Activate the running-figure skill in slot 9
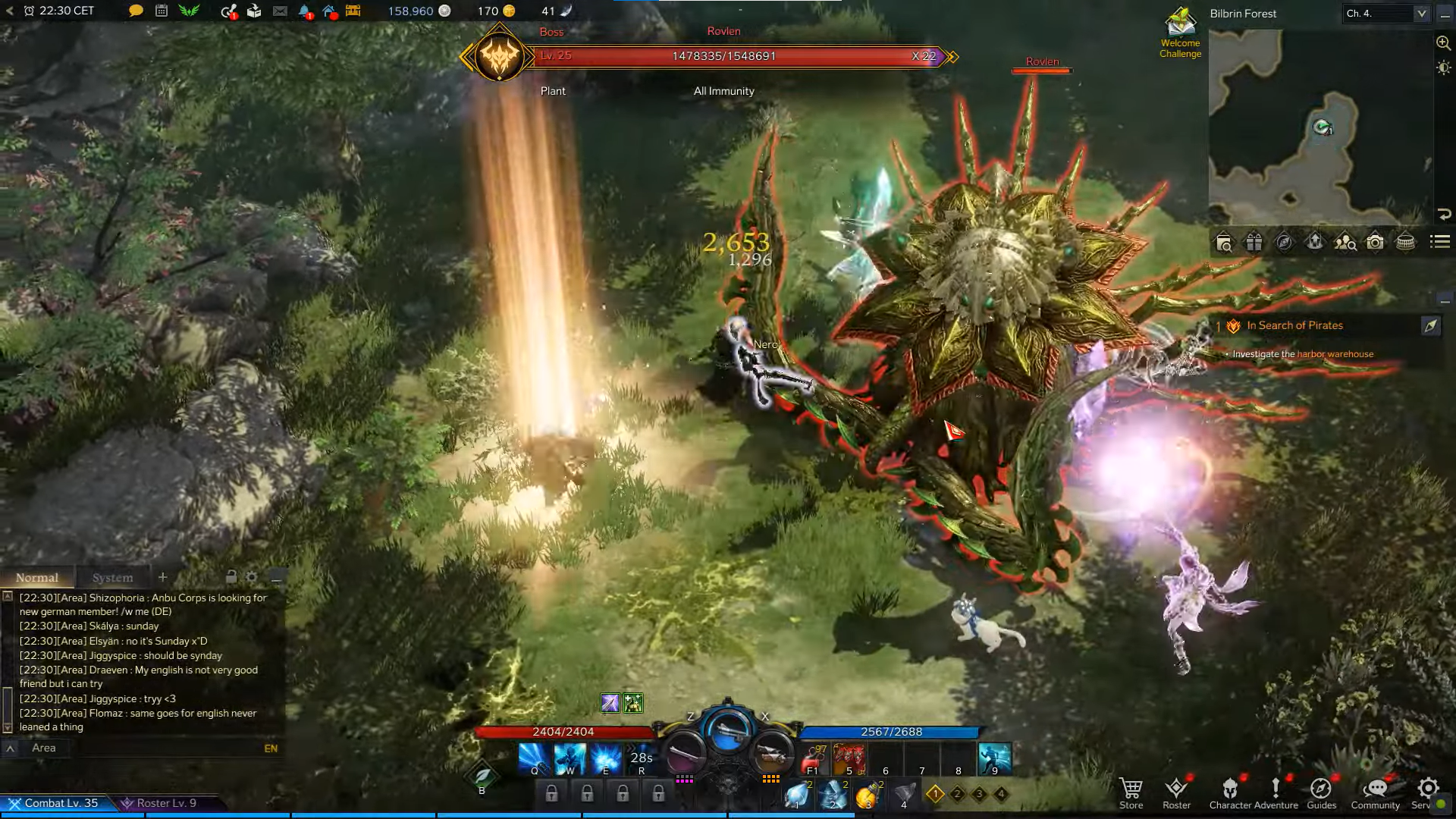This screenshot has height=819, width=1456. (994, 758)
